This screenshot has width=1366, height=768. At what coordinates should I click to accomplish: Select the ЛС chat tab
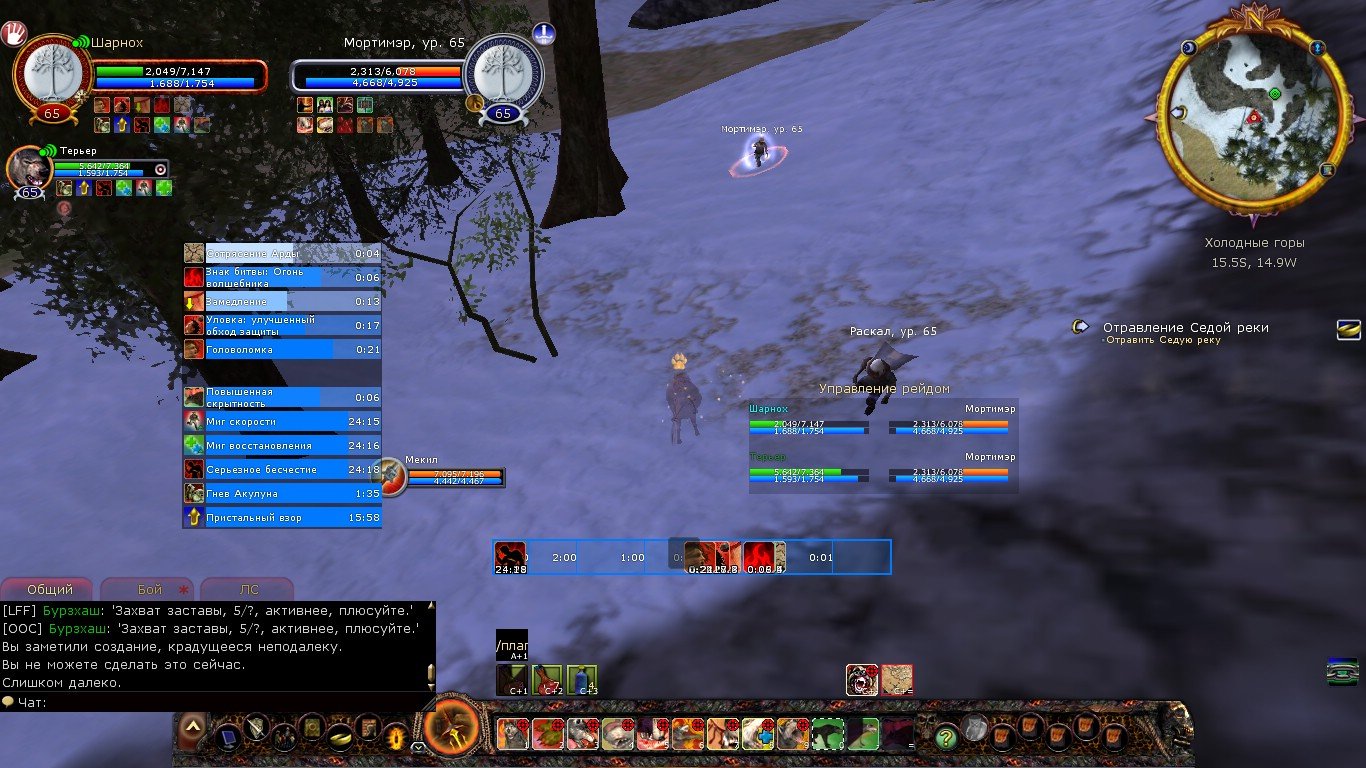coord(246,590)
